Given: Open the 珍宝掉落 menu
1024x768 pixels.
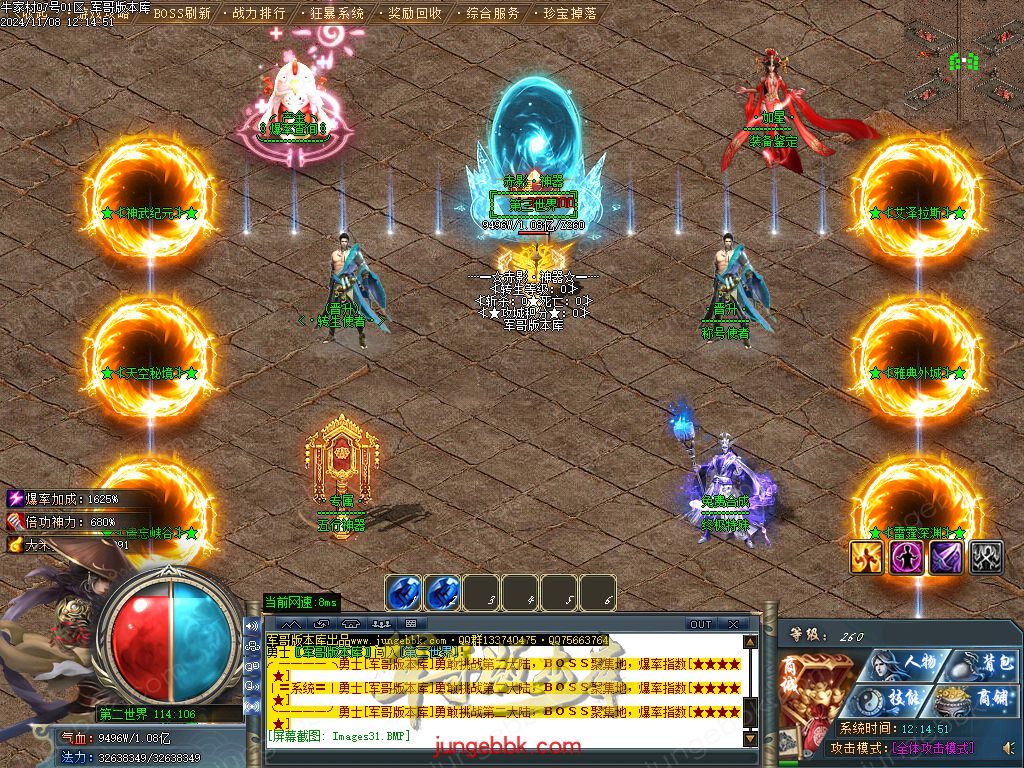Looking at the screenshot, I should 571,14.
